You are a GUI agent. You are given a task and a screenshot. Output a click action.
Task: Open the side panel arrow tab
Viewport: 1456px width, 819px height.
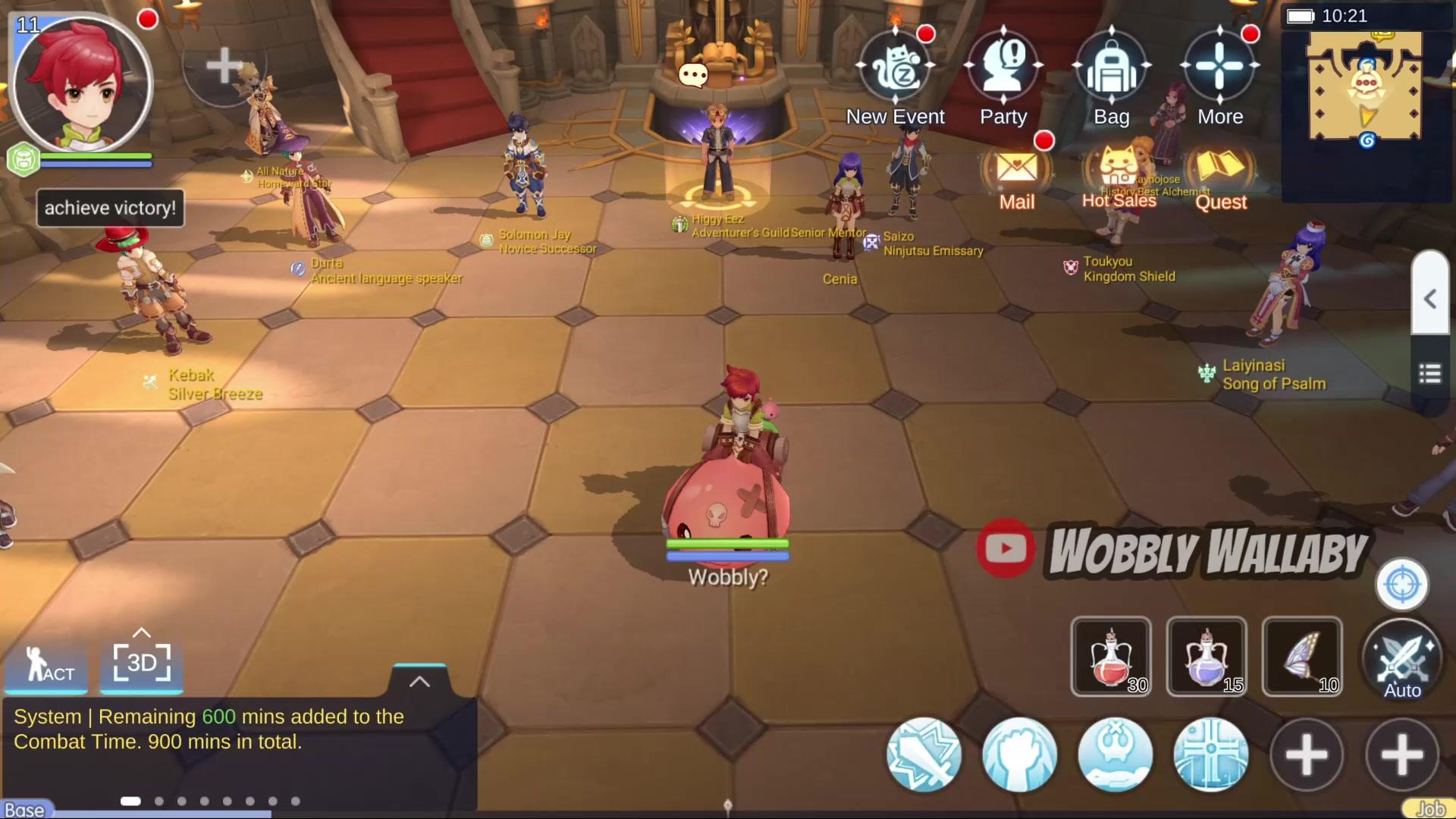[1430, 299]
